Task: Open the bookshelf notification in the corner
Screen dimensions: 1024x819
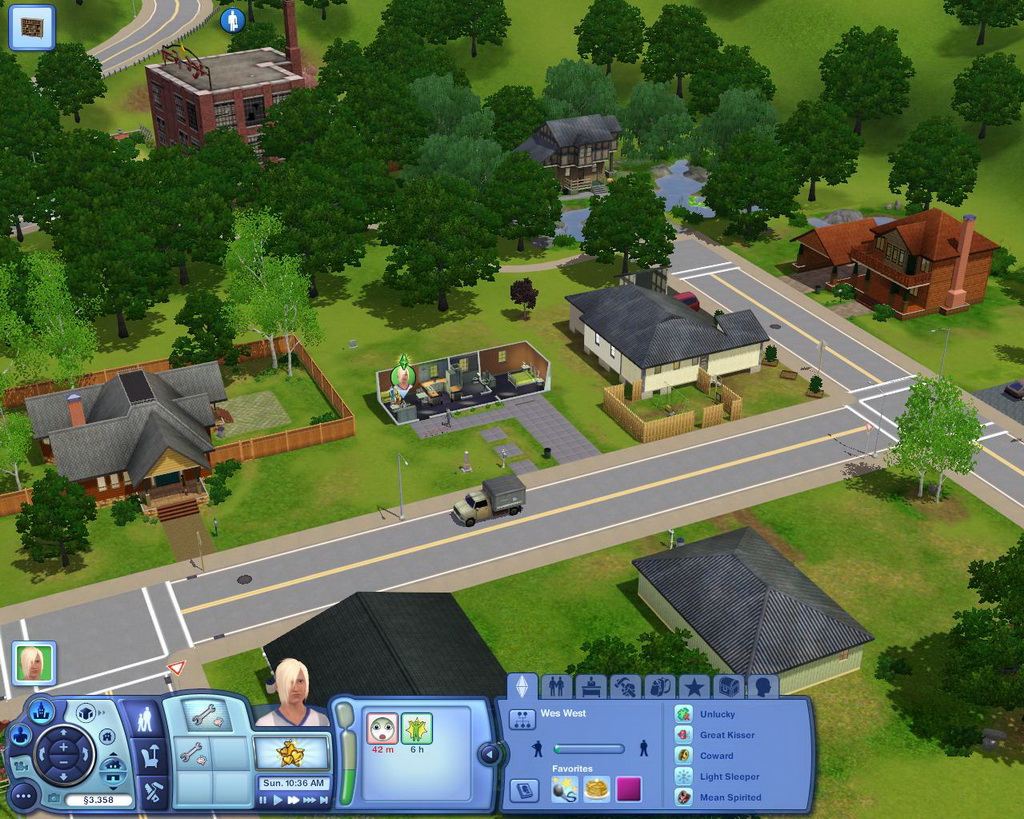Action: coord(32,27)
